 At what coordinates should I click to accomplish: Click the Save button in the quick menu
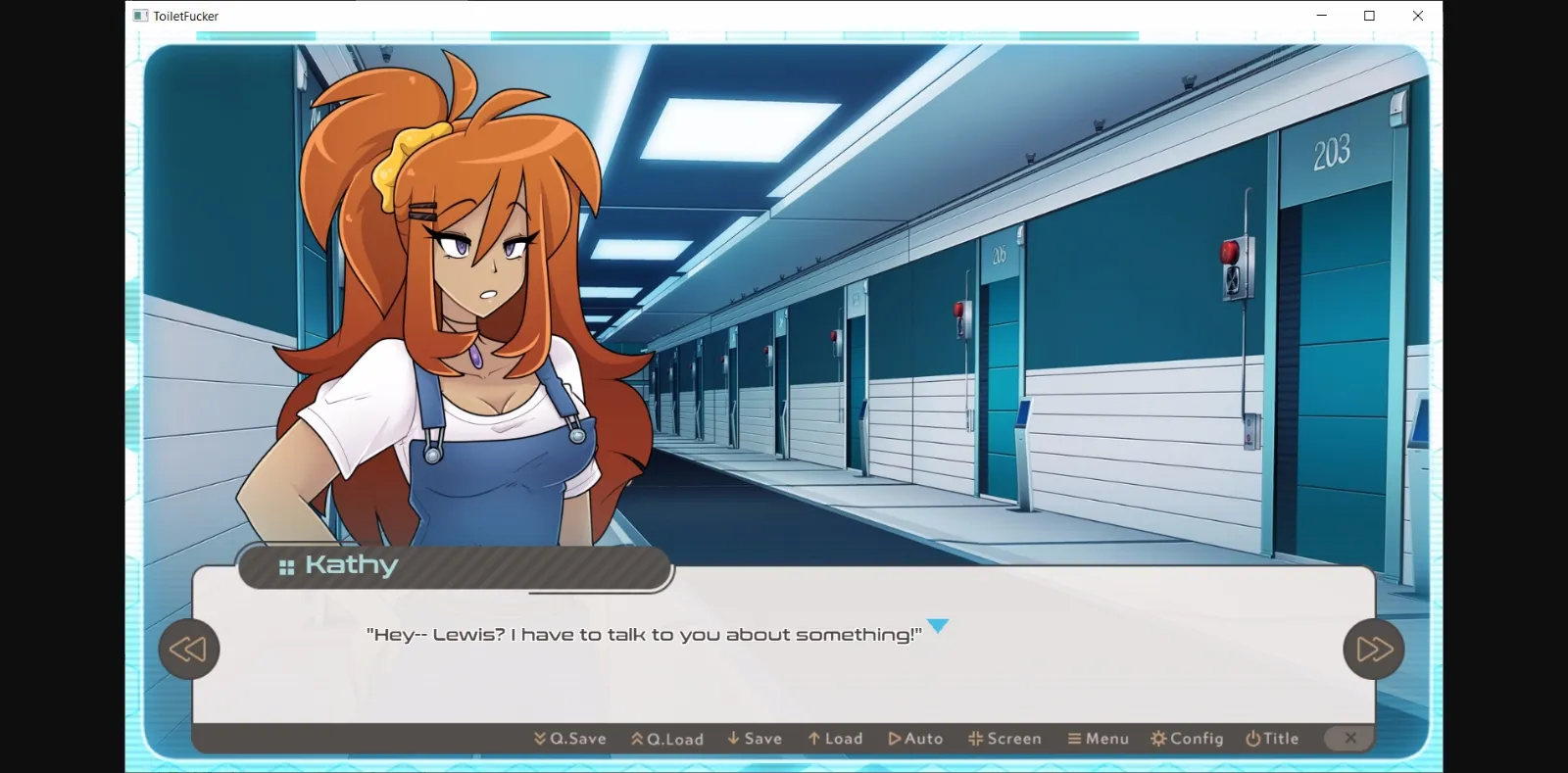pyautogui.click(x=755, y=739)
